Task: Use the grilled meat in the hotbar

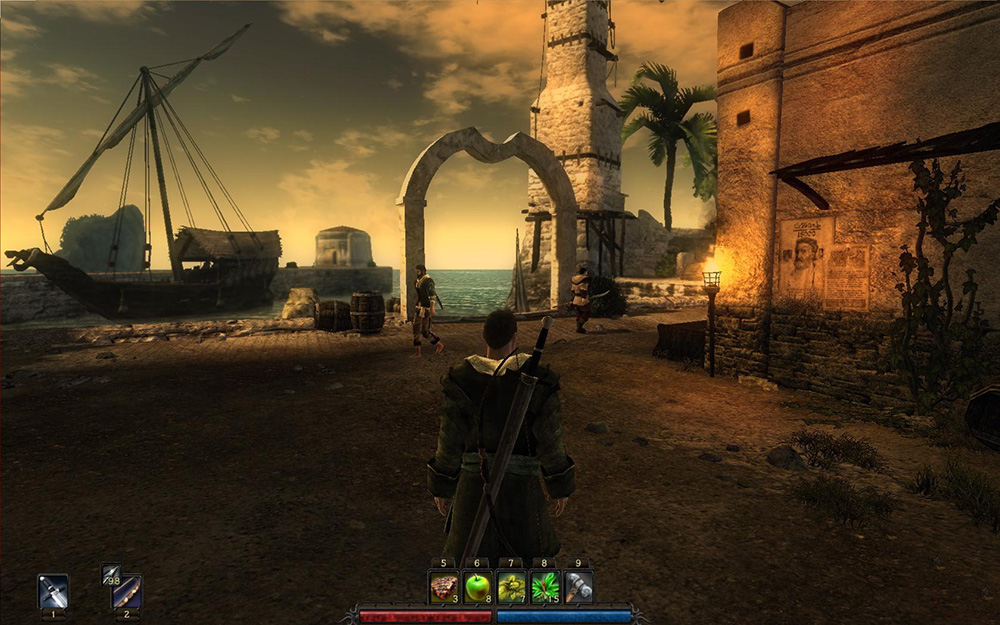Action: [444, 587]
